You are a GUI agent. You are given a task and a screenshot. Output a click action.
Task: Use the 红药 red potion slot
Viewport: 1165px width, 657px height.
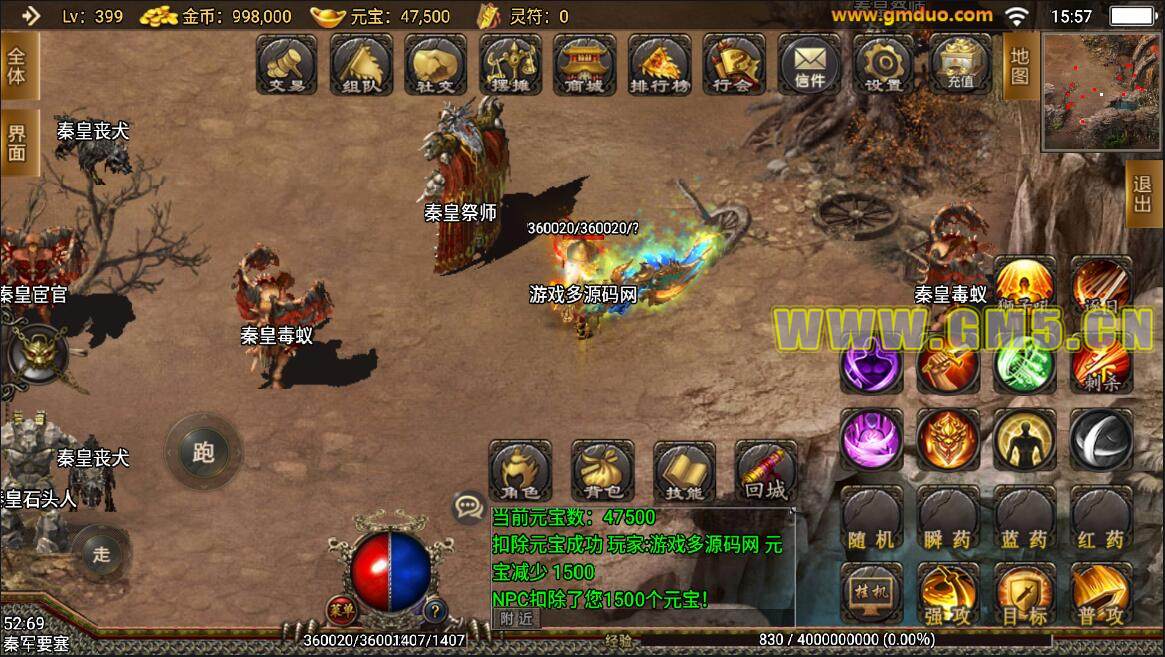(1101, 519)
